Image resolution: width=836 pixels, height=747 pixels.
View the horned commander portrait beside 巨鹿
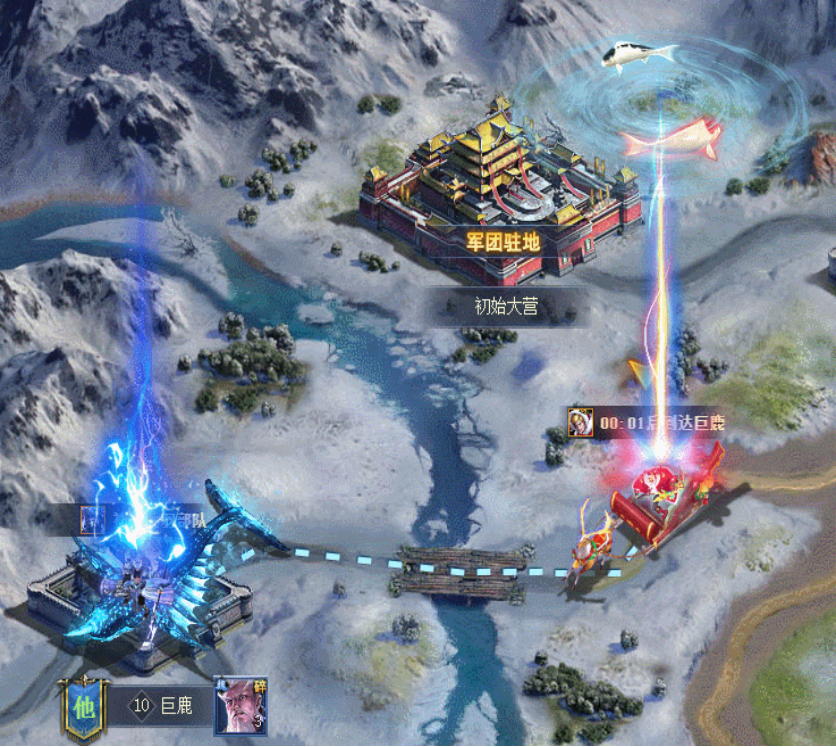pos(241,706)
